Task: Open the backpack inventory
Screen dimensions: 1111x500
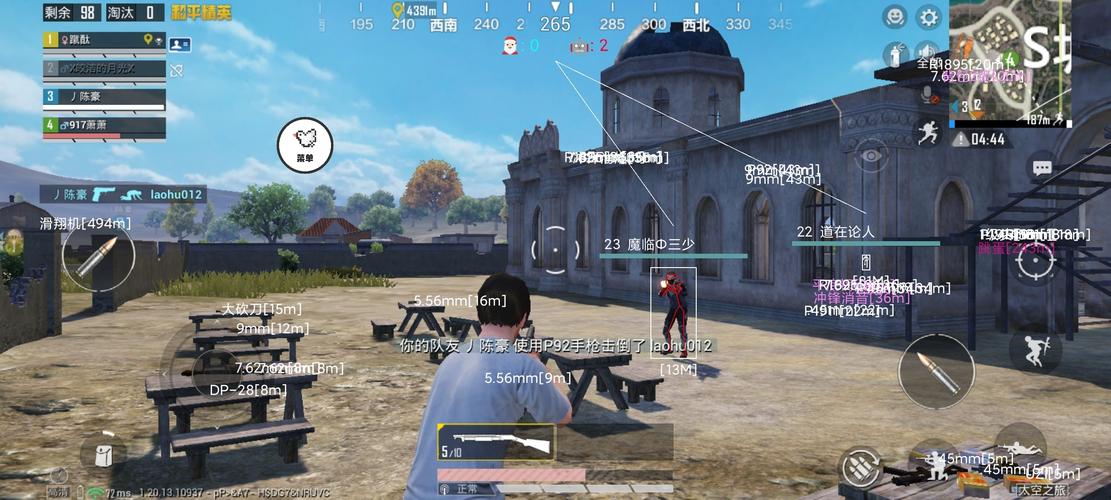Action: click(x=101, y=455)
